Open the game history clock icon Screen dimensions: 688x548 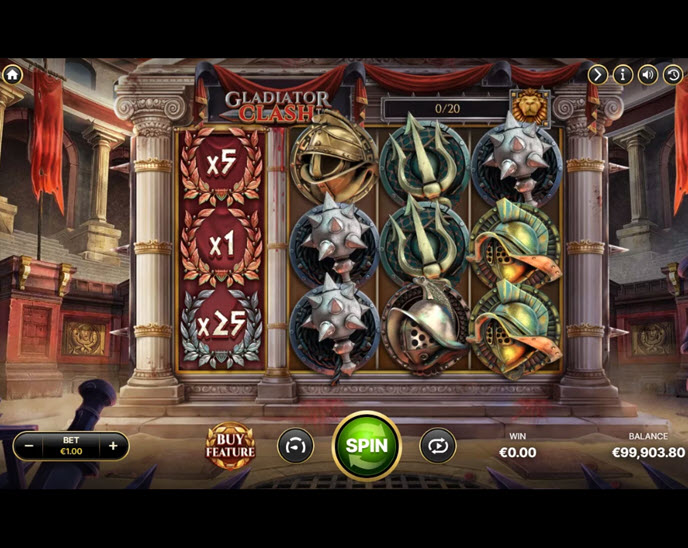pyautogui.click(x=674, y=74)
